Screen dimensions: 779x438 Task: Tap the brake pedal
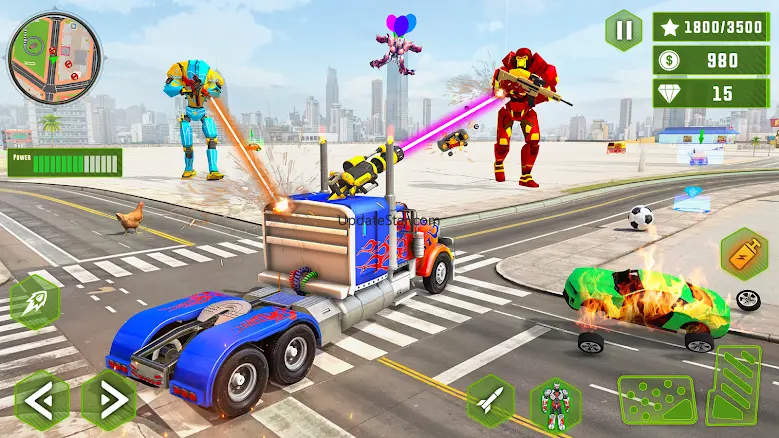click(x=656, y=400)
